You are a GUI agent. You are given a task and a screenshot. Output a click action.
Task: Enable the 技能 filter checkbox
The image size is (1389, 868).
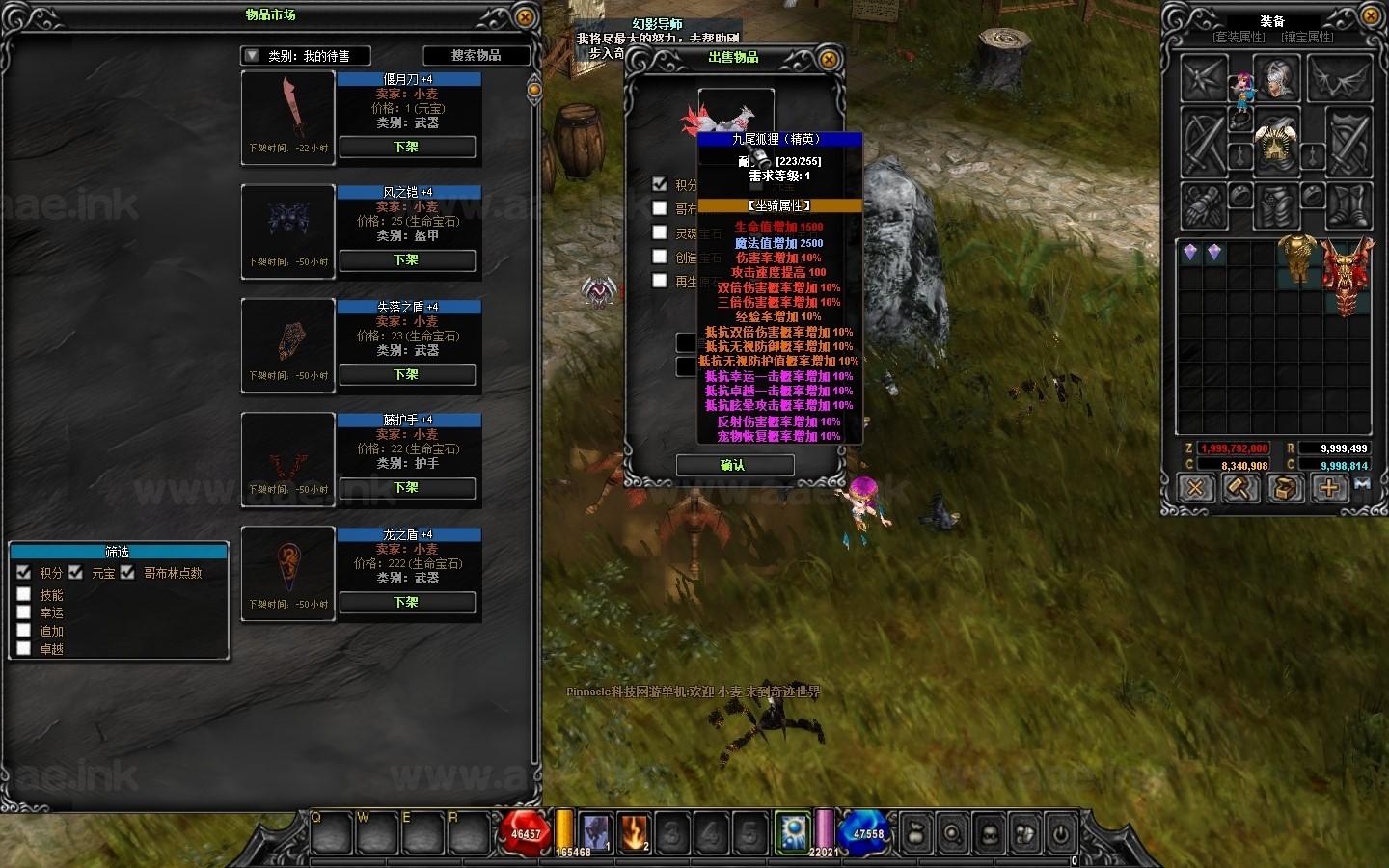(x=24, y=595)
